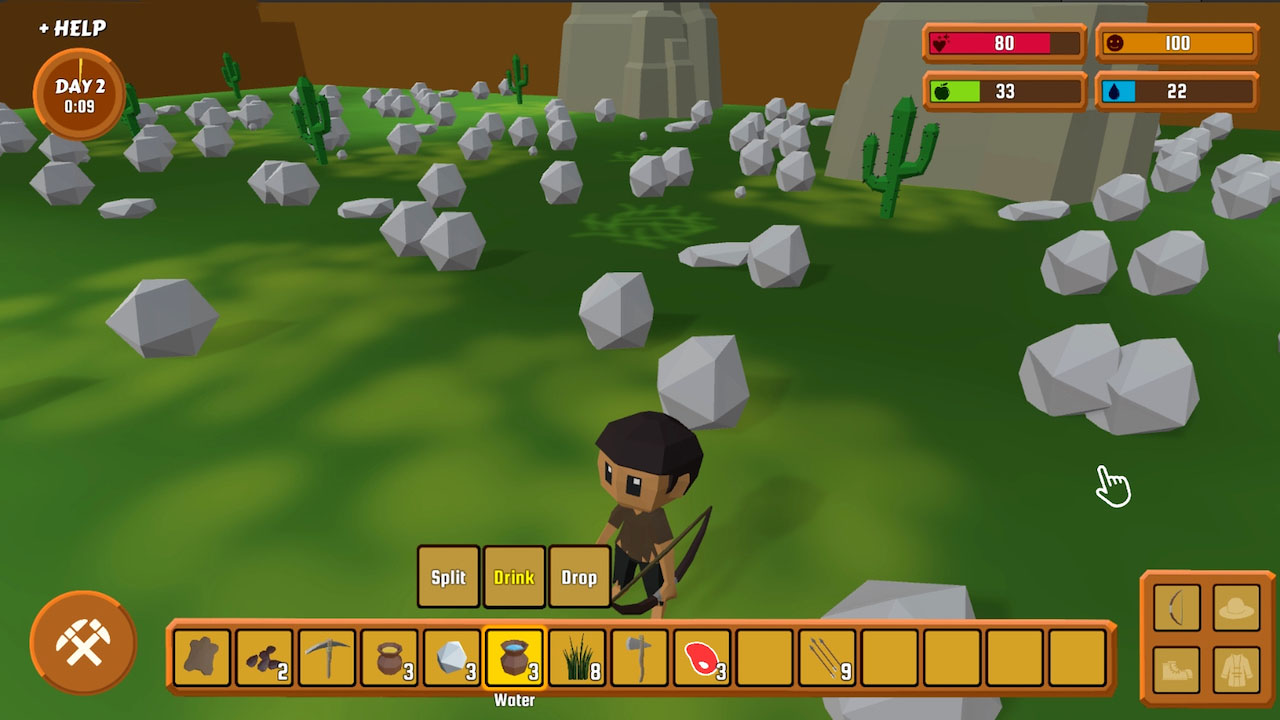Select the stone item in the hotbar
Image resolution: width=1280 pixels, height=720 pixels.
[x=452, y=658]
